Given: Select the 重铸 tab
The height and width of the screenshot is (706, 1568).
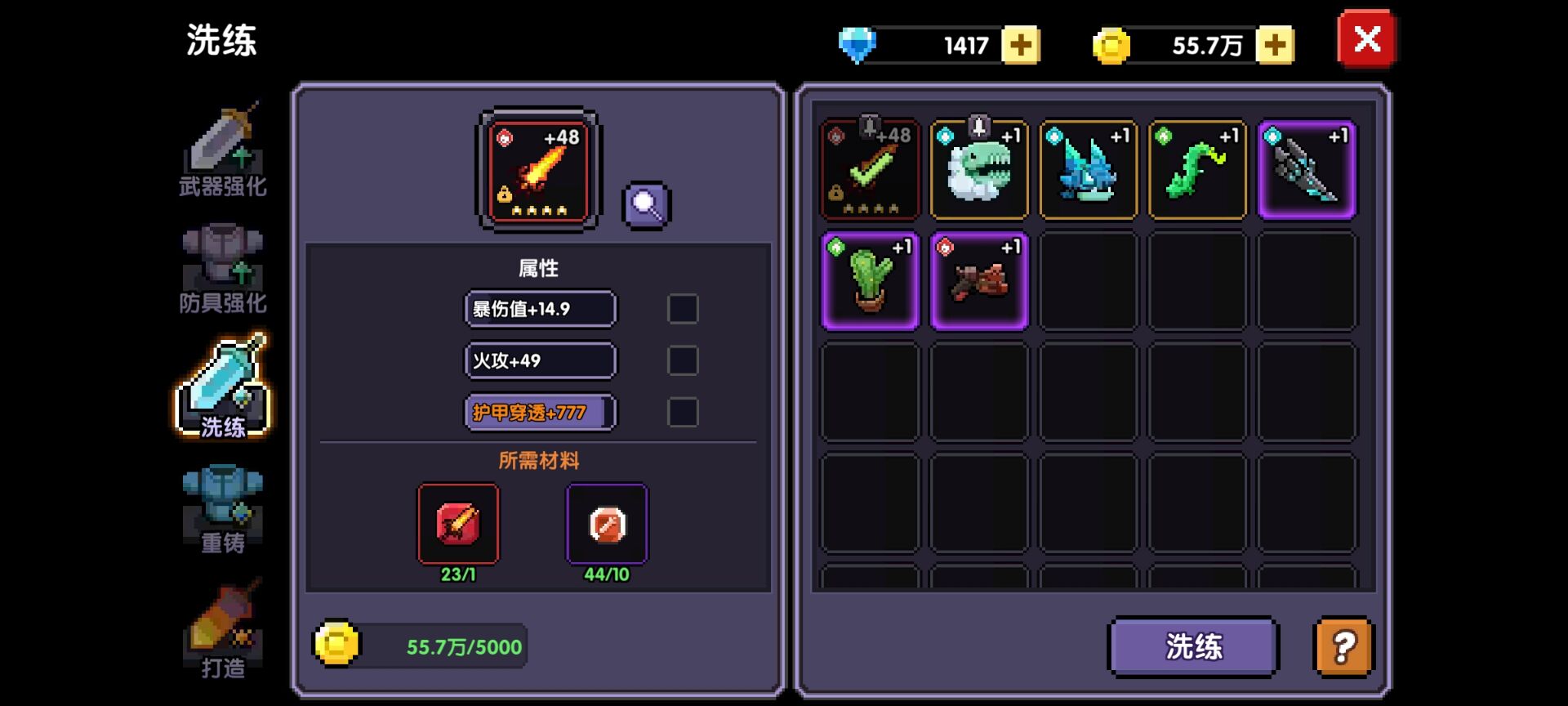Looking at the screenshot, I should tap(223, 508).
